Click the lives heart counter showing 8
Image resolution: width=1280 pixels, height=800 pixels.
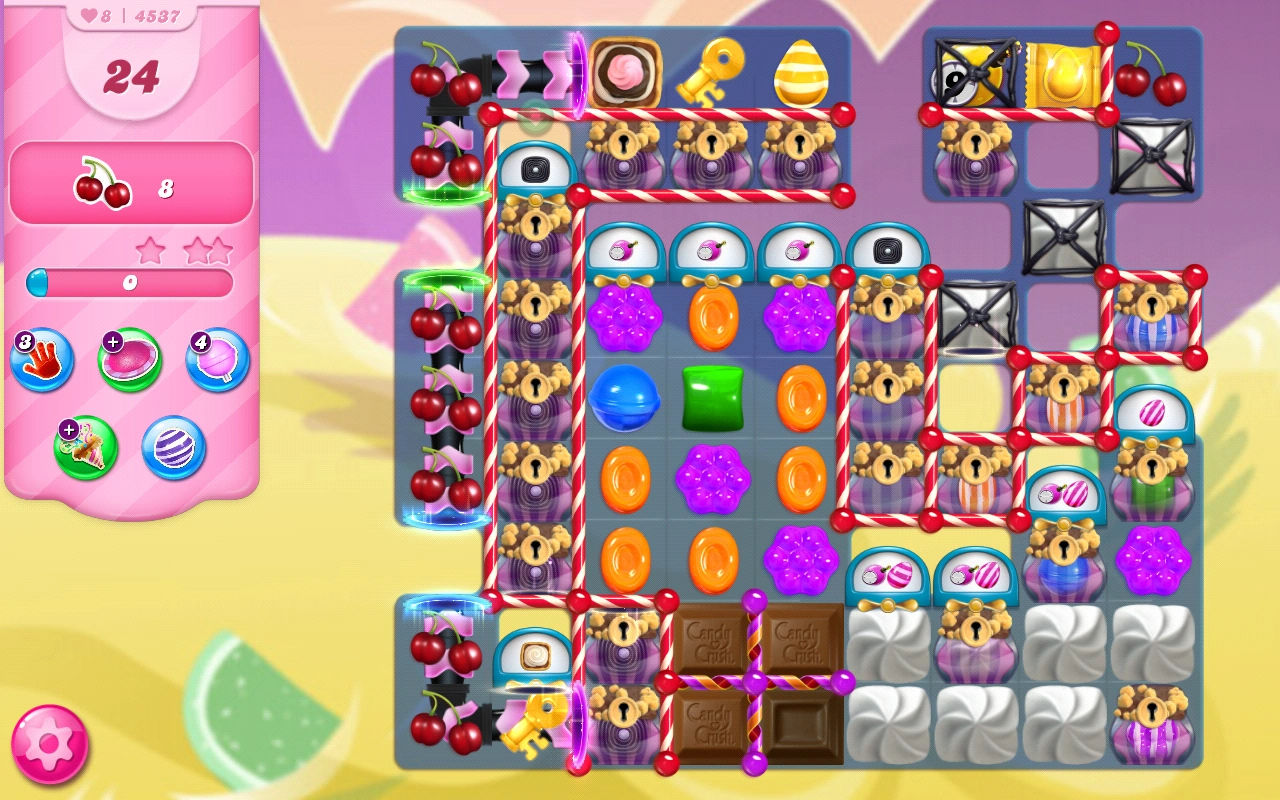[x=95, y=15]
